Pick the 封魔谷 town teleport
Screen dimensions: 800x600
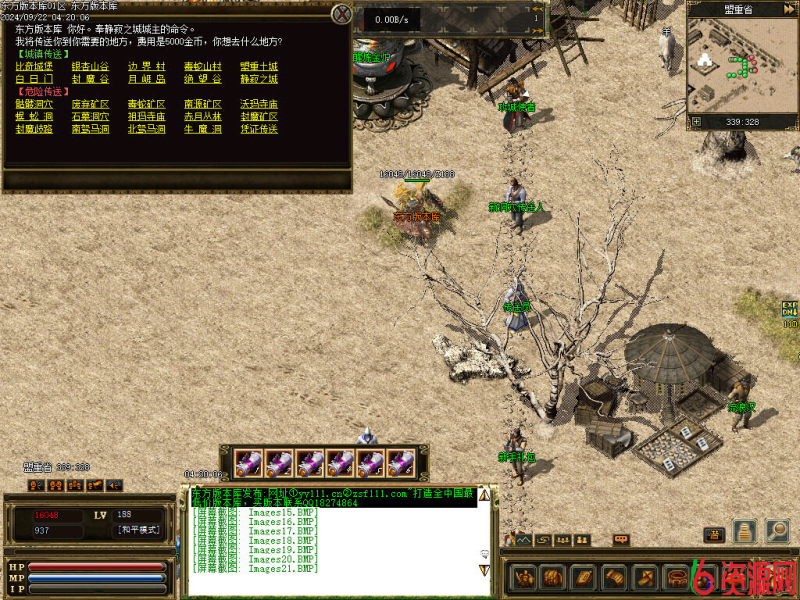coord(91,79)
